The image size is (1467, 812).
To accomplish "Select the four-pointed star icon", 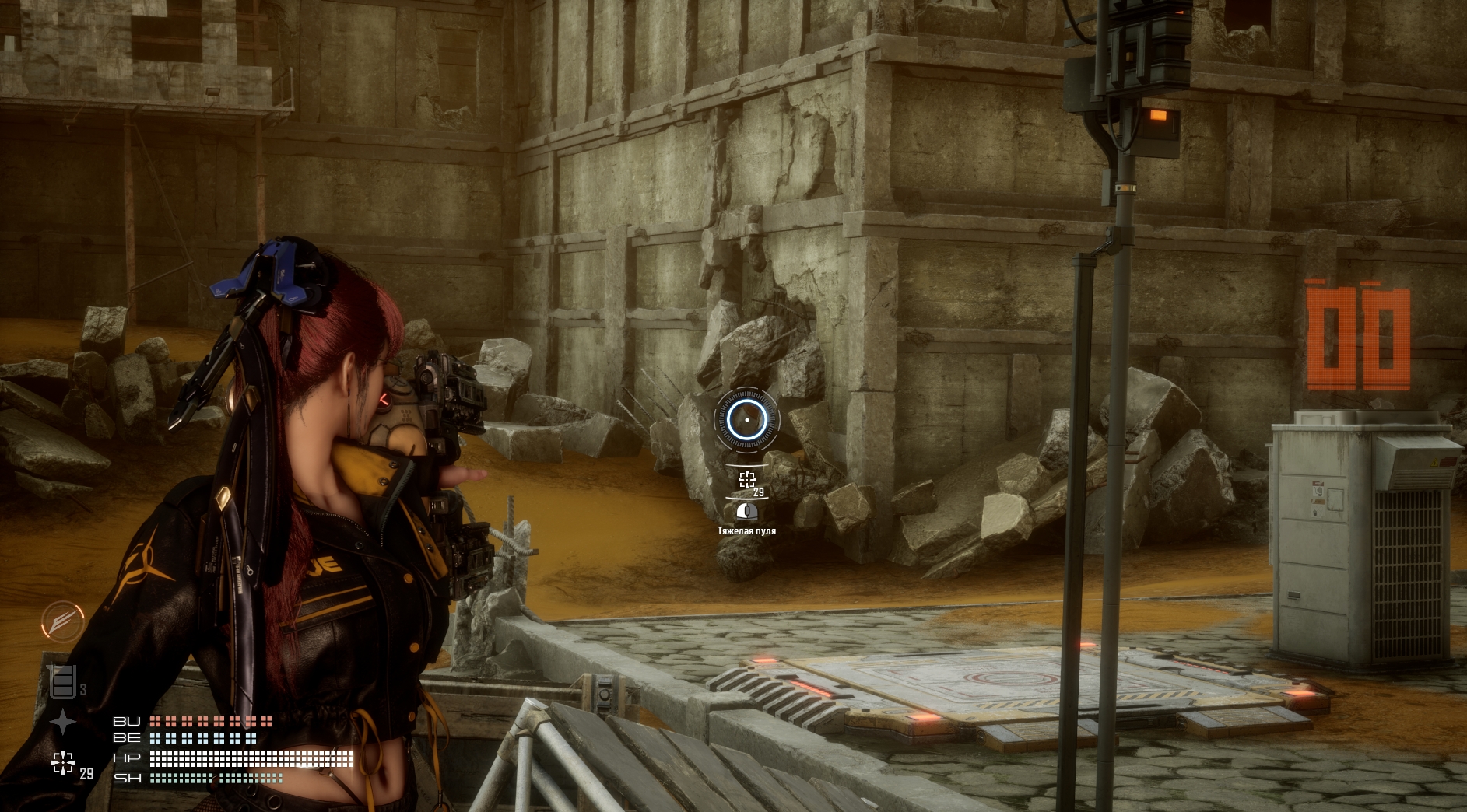I will (x=62, y=723).
